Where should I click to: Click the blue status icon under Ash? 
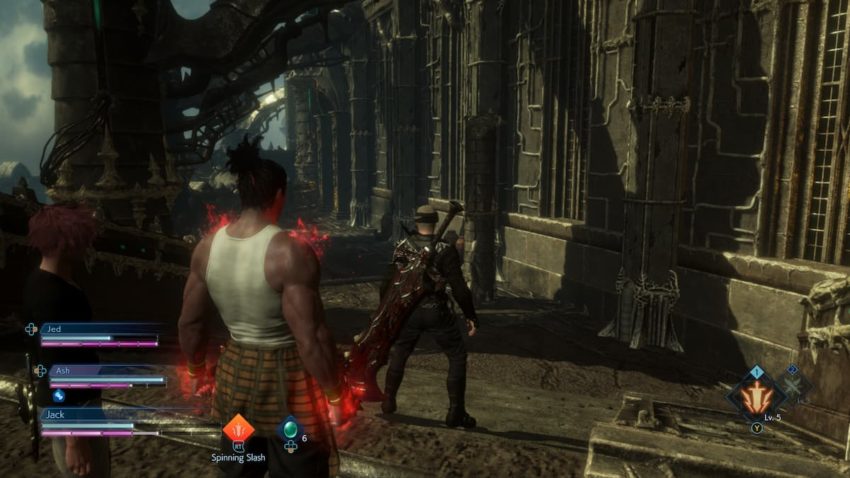(59, 395)
